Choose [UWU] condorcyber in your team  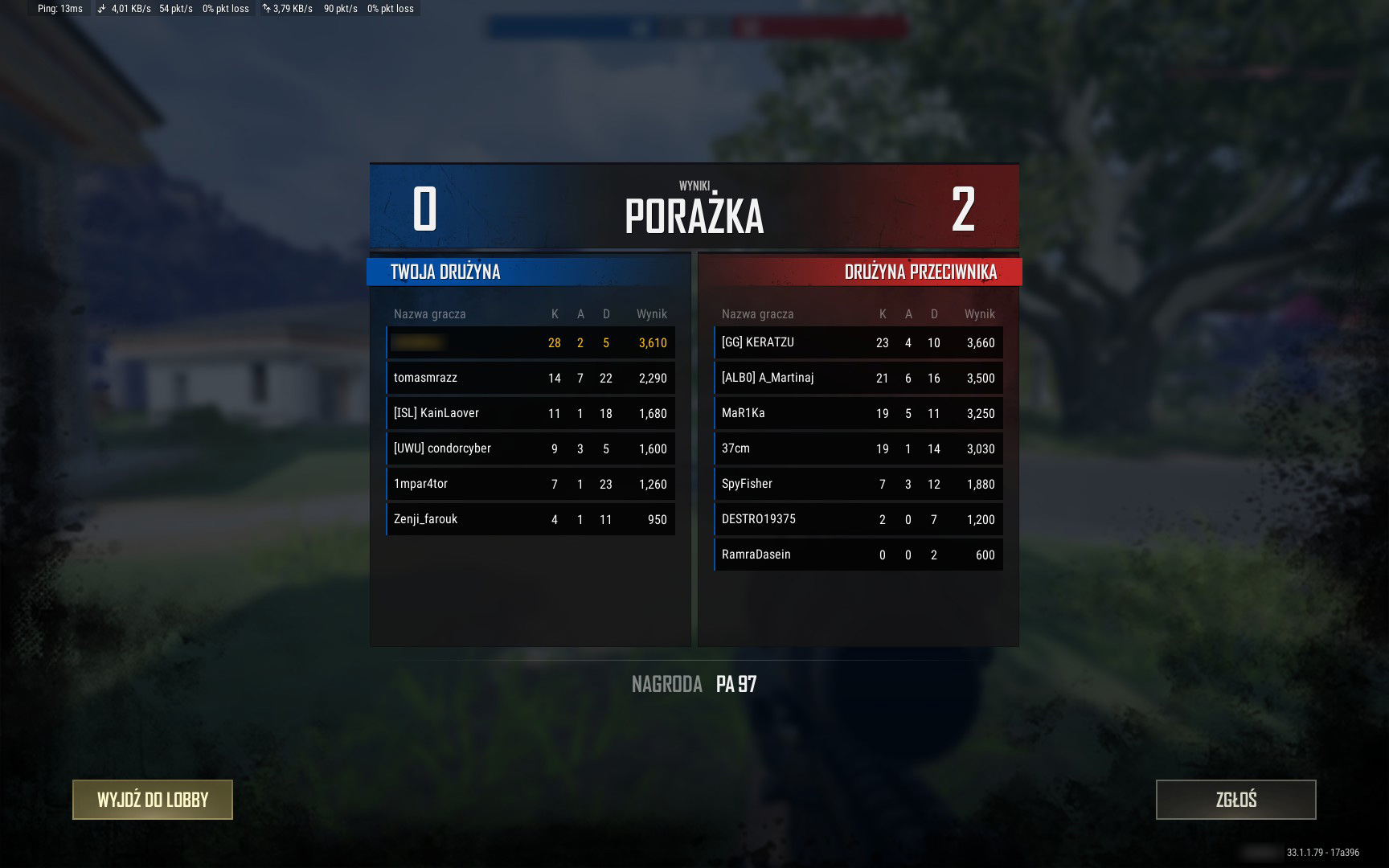coord(531,448)
